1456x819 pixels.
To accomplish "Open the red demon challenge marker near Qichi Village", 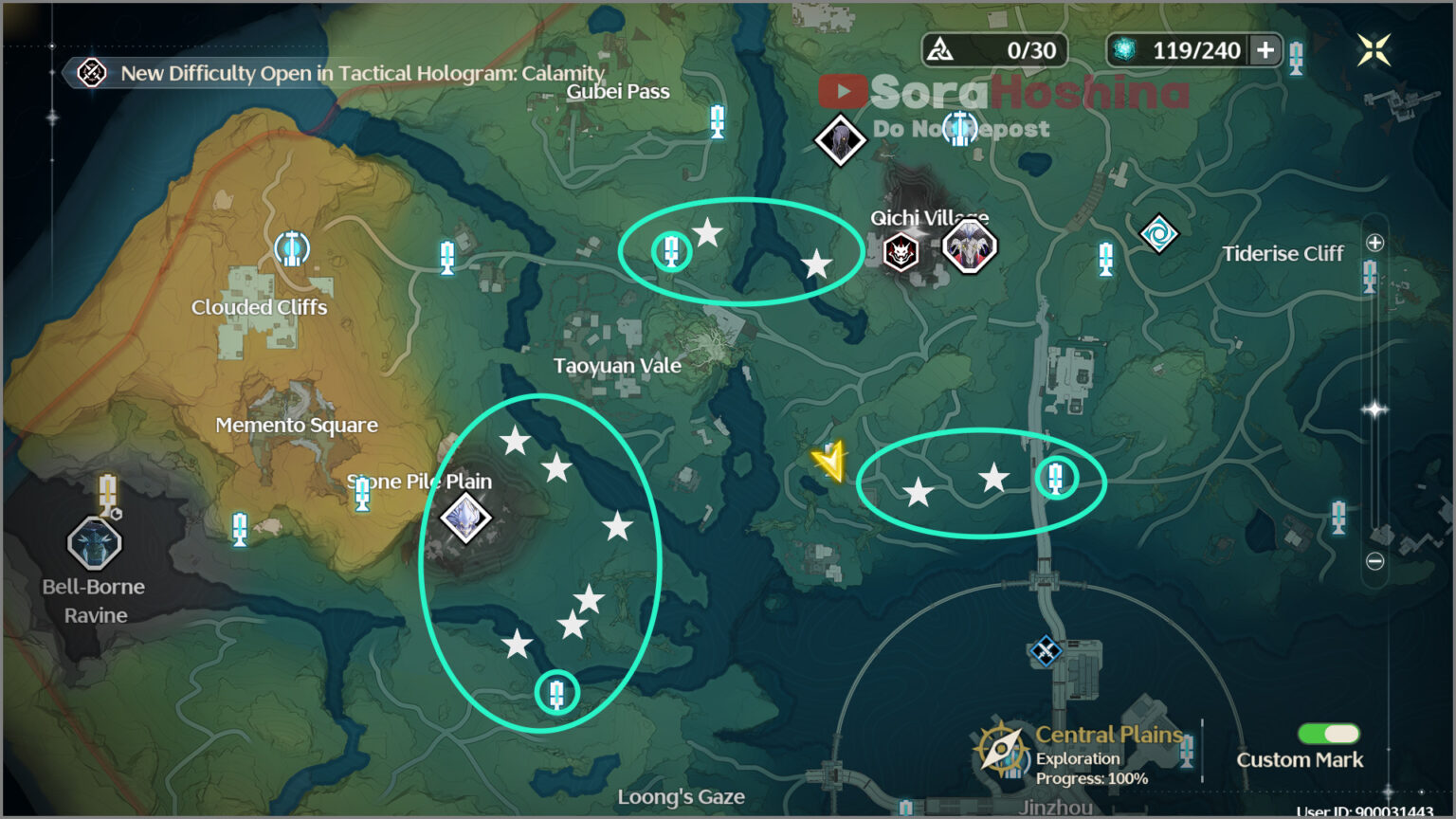I will click(x=901, y=254).
